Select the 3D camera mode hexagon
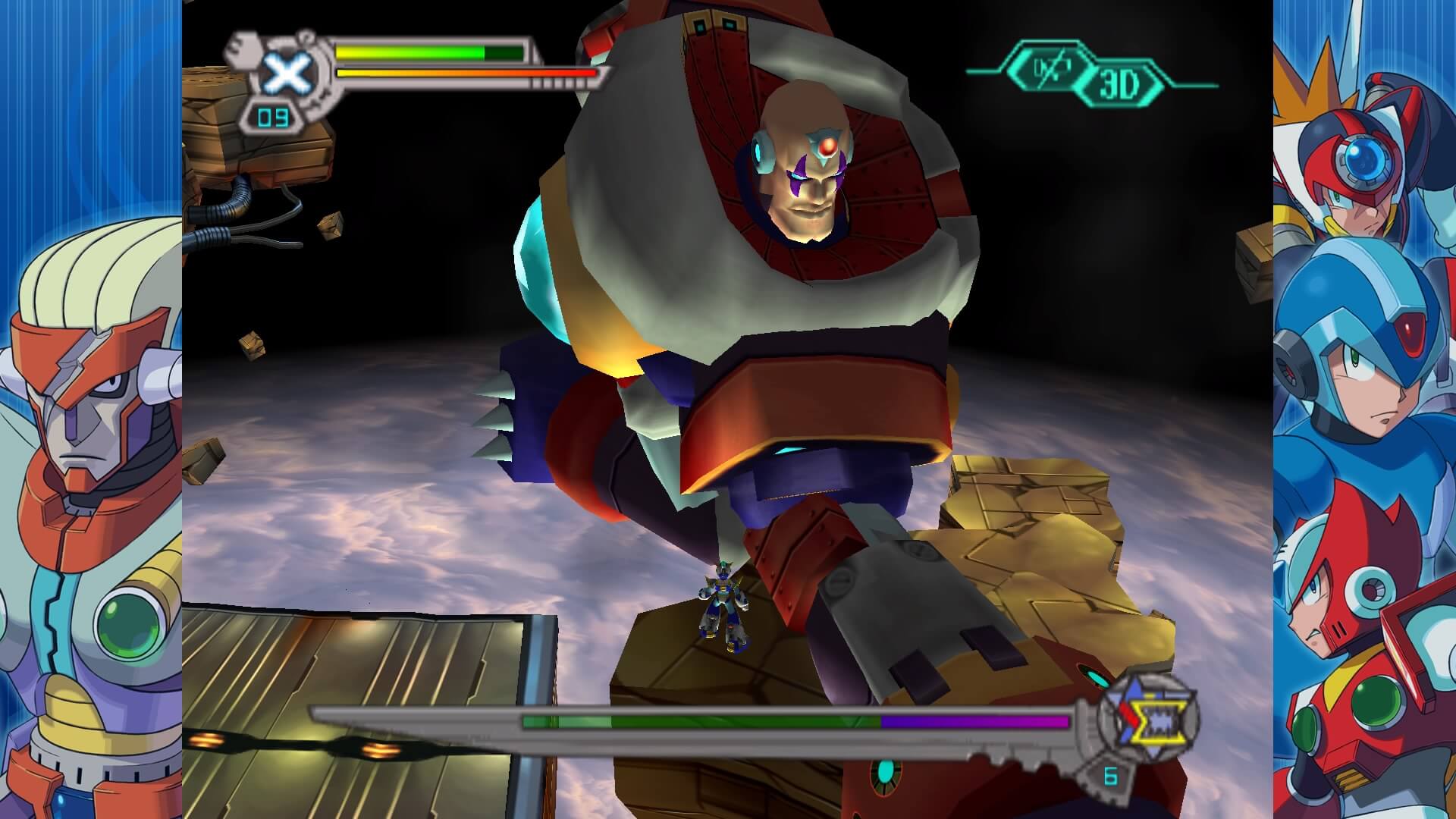 coord(1120,86)
